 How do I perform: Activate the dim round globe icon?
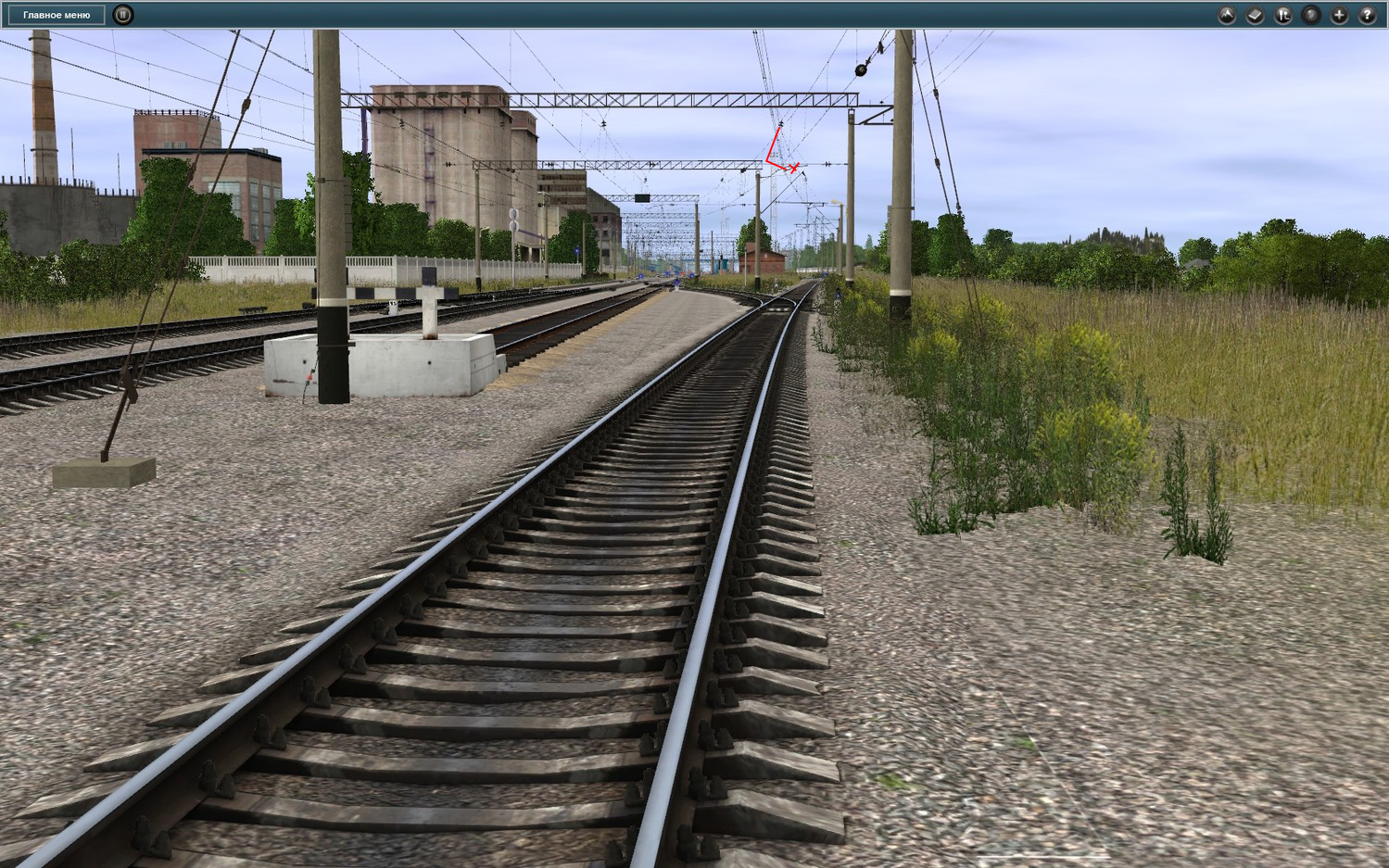1310,15
